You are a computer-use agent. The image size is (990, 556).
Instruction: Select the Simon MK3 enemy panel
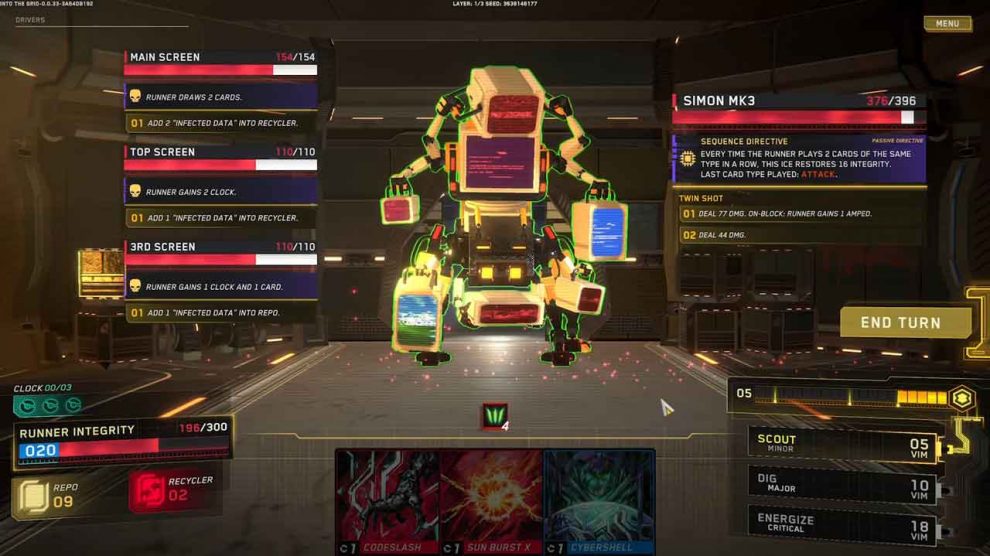(798, 108)
